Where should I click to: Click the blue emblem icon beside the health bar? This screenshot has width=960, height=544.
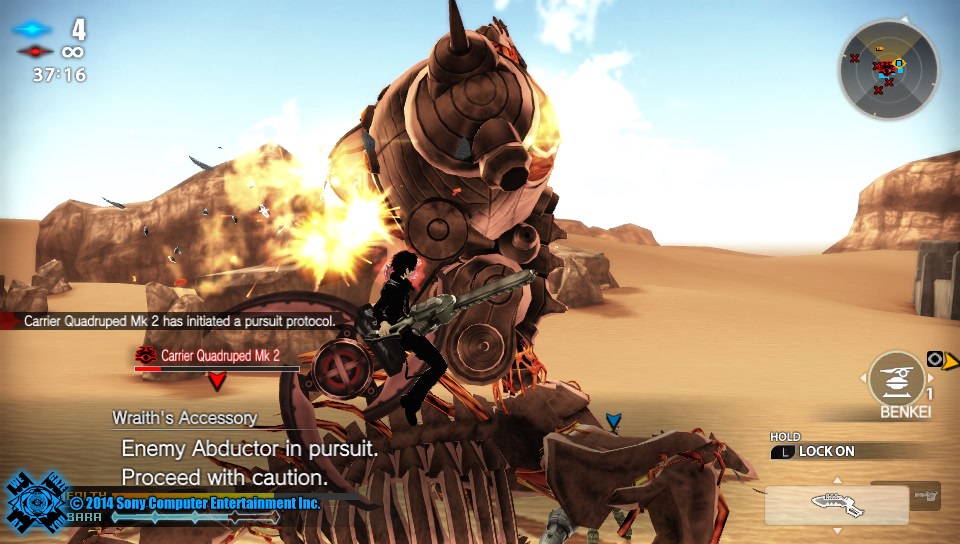pyautogui.click(x=34, y=504)
